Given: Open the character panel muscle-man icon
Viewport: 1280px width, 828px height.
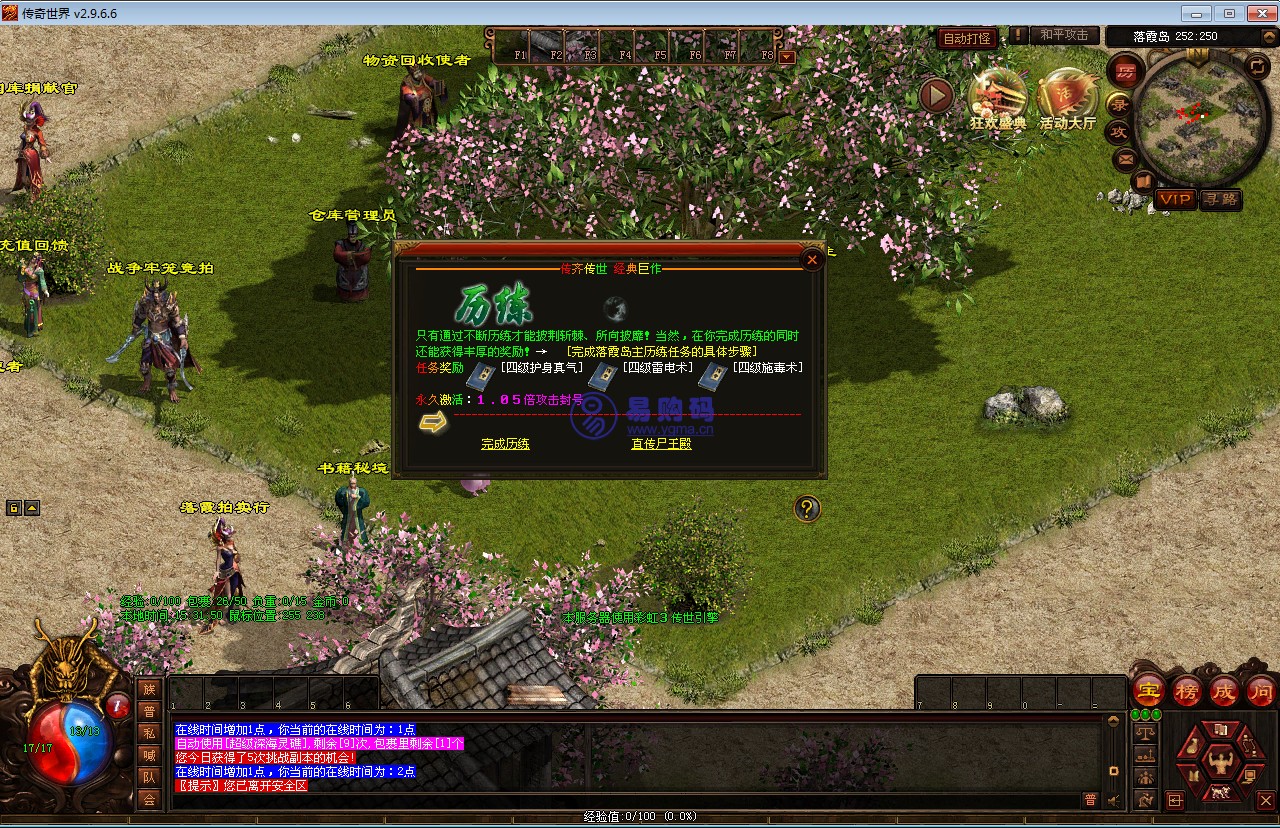Looking at the screenshot, I should [1218, 762].
